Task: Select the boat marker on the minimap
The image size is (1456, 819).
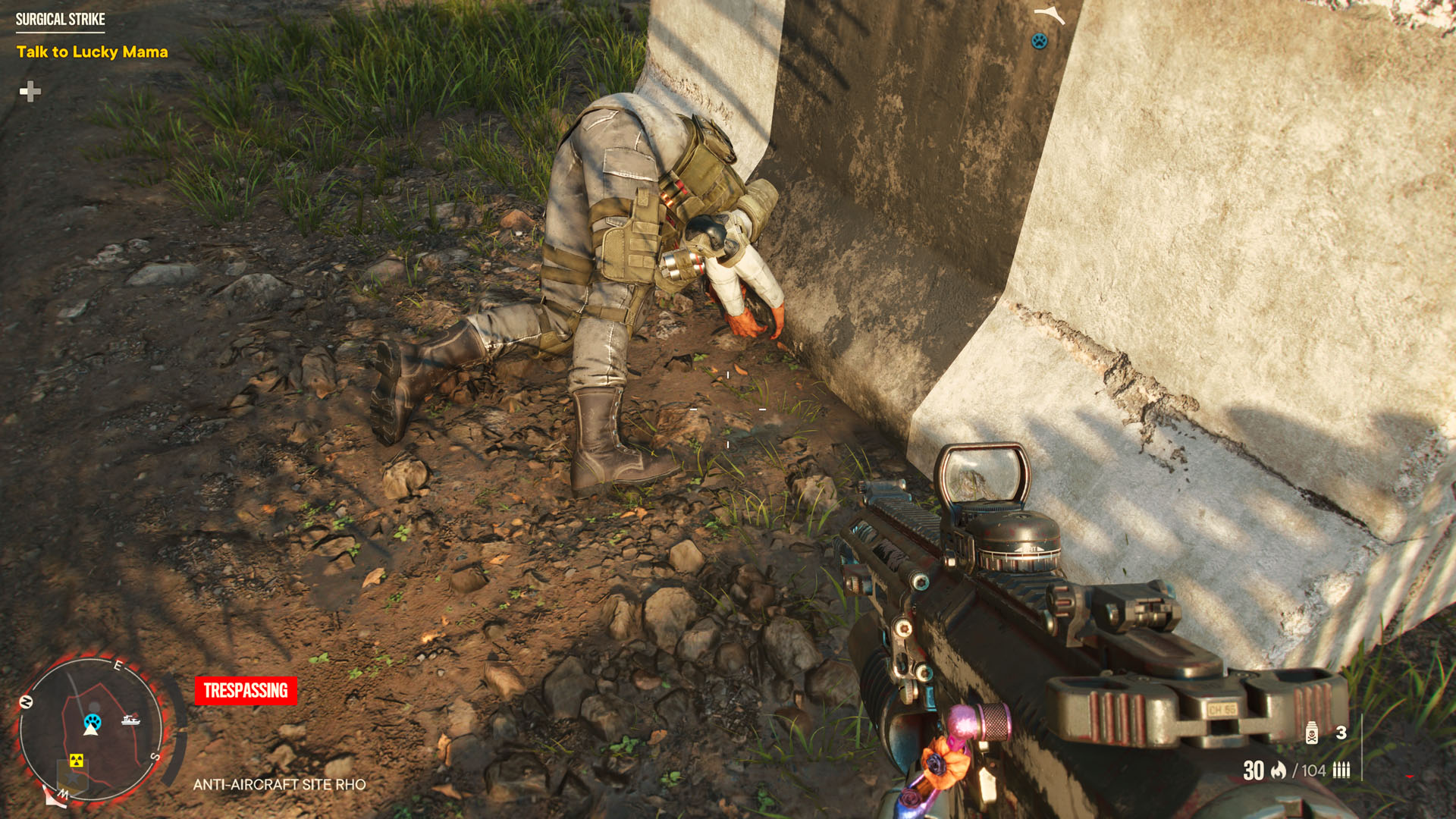Action: pos(130,719)
